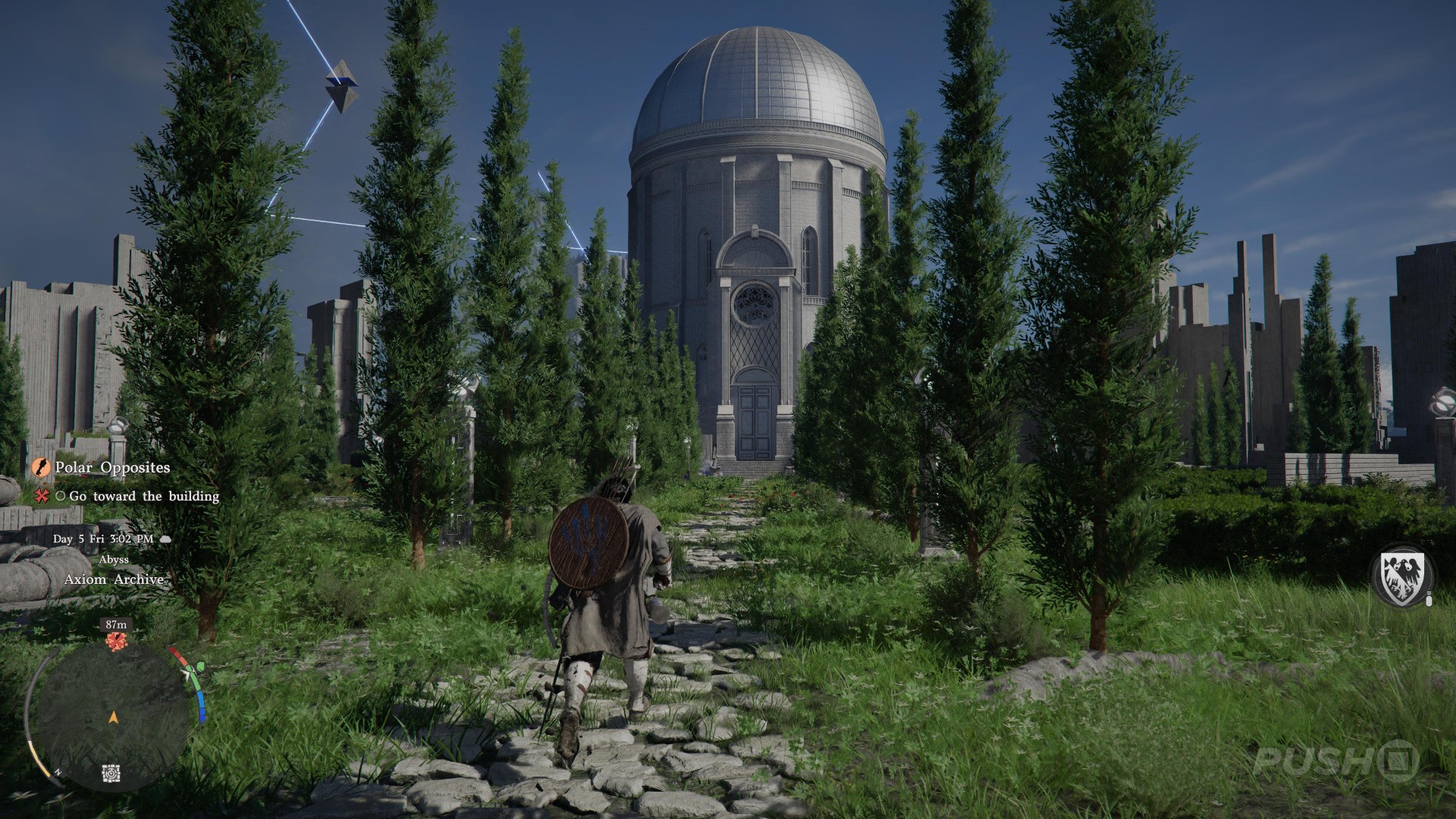Click the green marker on the minimap's edge
The height and width of the screenshot is (819, 1456).
tap(201, 667)
